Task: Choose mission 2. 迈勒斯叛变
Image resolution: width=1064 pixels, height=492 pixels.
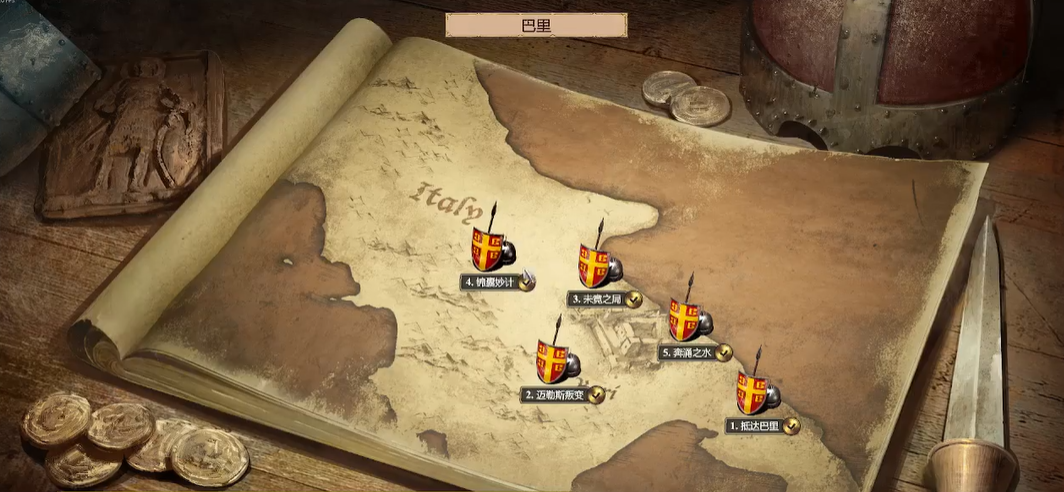Action: click(x=555, y=362)
